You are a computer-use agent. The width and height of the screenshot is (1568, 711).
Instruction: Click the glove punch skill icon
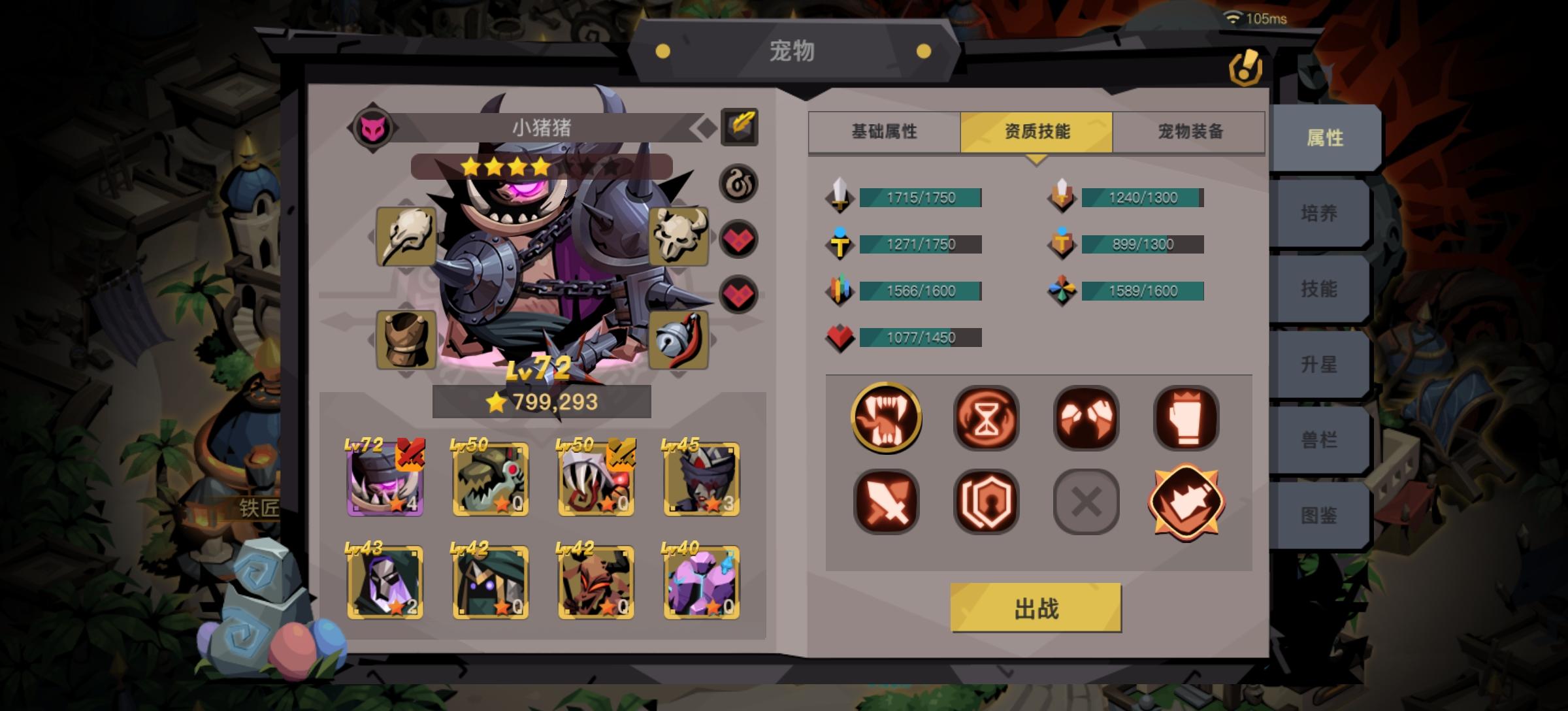1184,417
